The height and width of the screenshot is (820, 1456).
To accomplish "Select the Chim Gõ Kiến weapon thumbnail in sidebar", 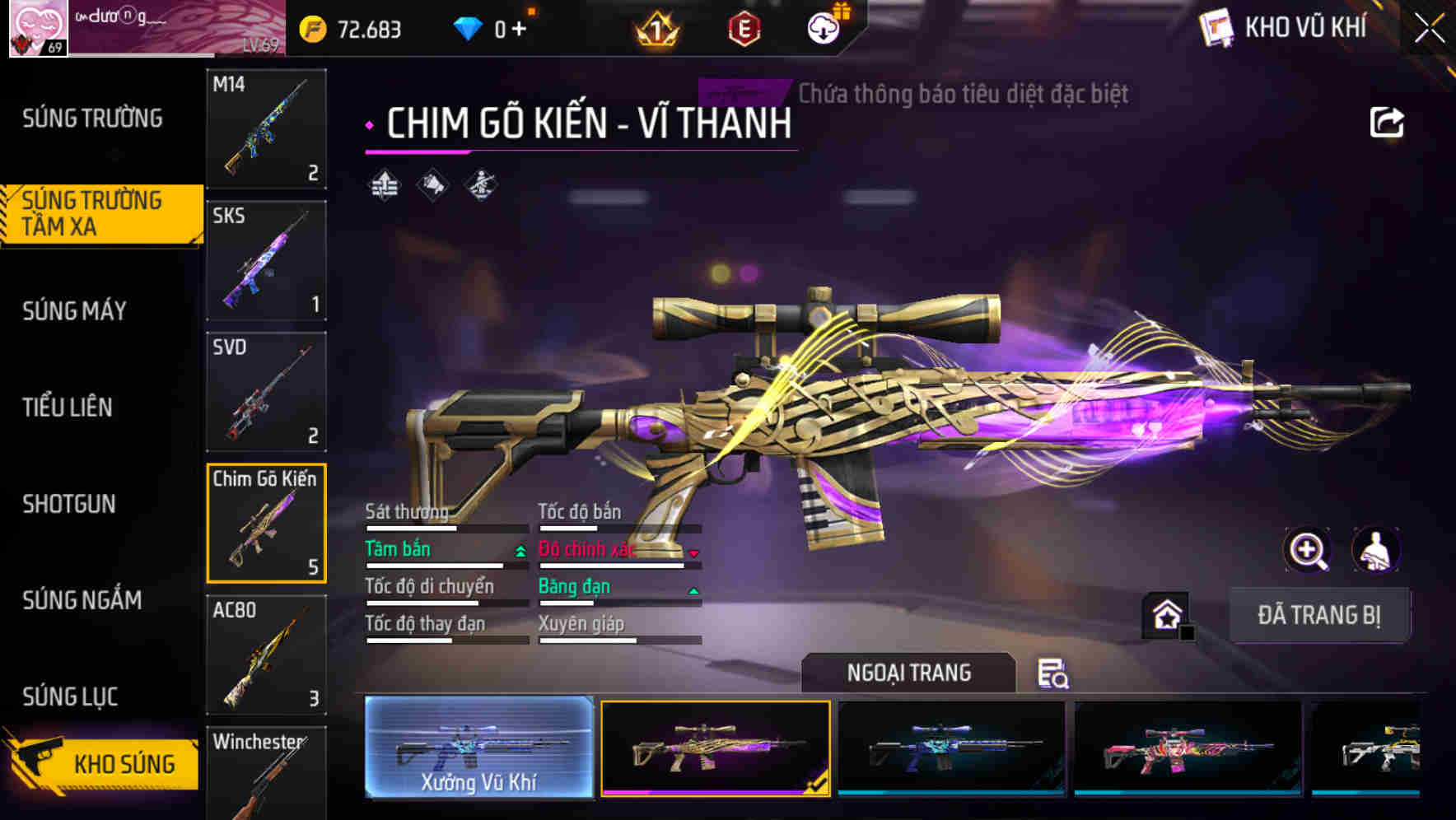I will coord(265,523).
